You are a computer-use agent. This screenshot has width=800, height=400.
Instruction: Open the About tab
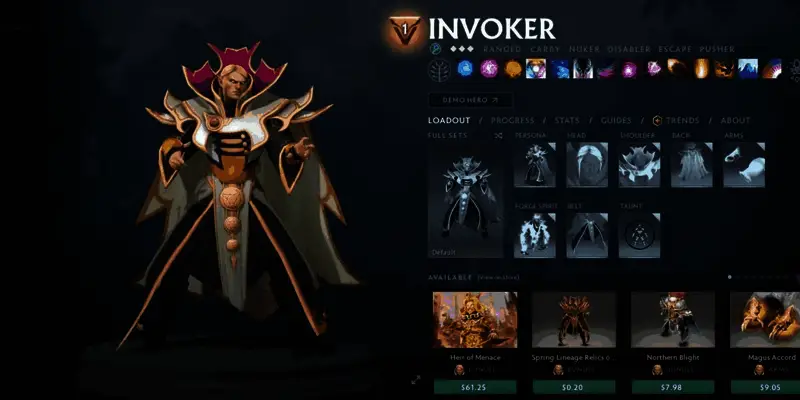tap(735, 121)
